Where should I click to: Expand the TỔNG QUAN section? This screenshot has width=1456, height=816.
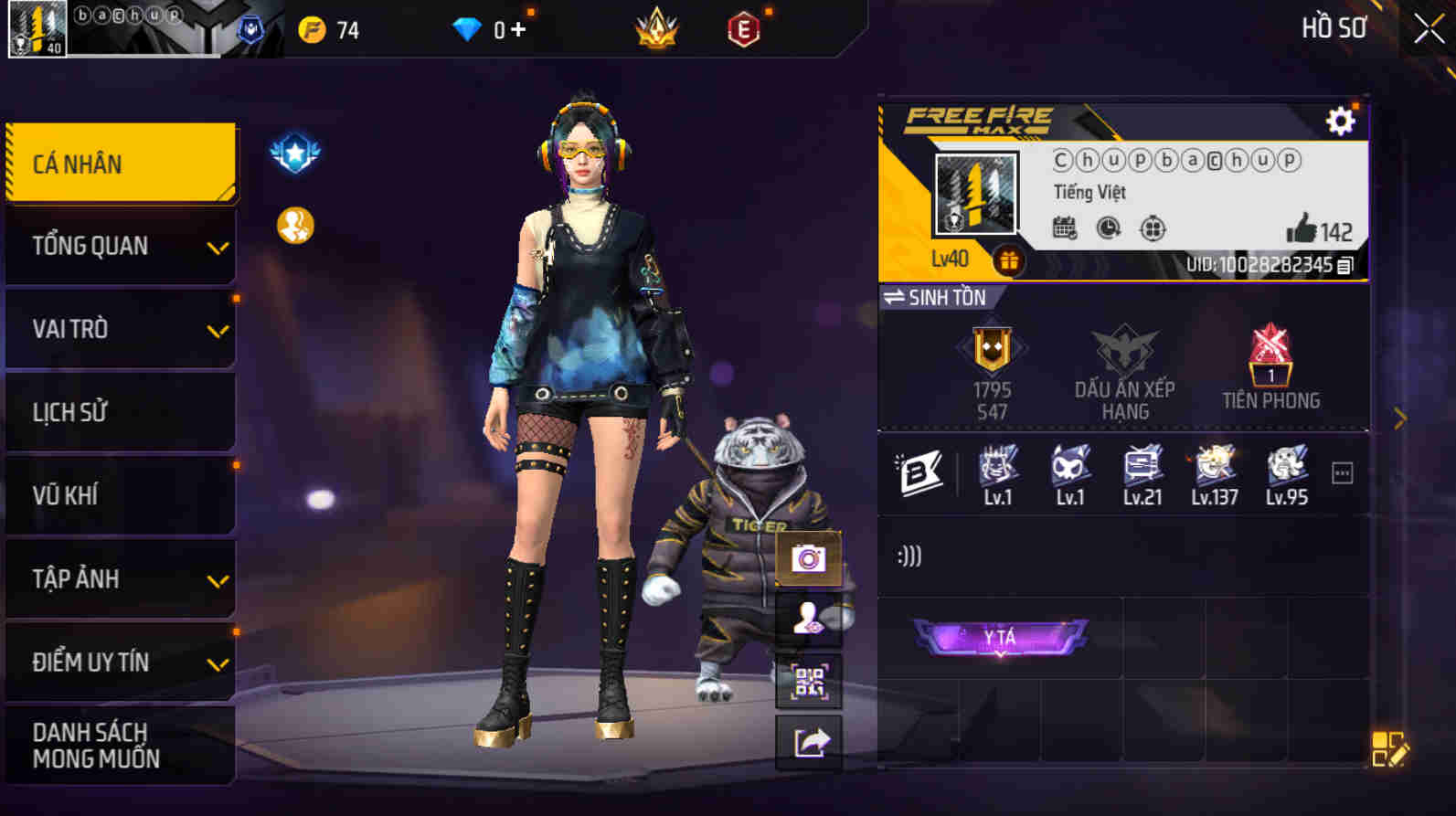tap(120, 245)
